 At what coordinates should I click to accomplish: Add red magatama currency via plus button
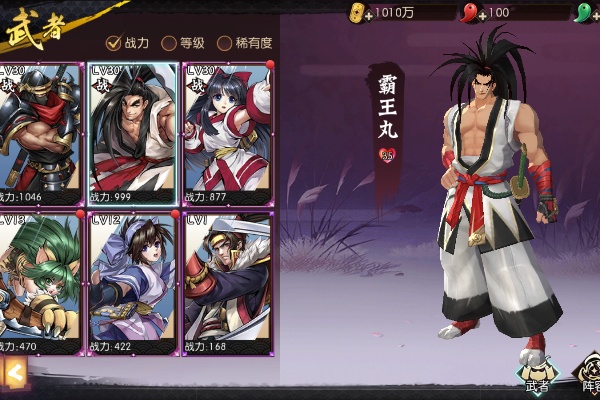coord(481,14)
